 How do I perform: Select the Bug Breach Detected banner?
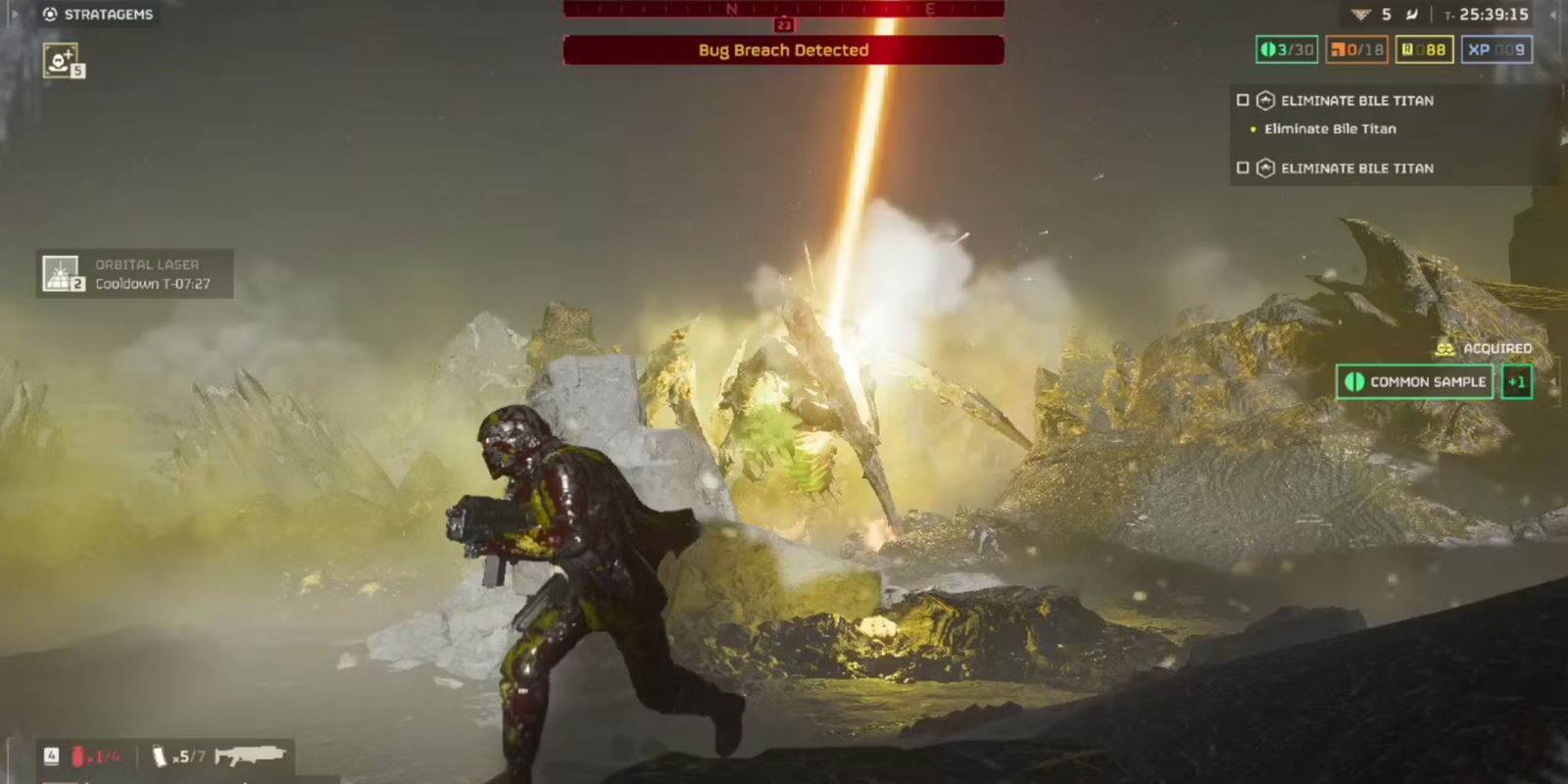click(784, 50)
